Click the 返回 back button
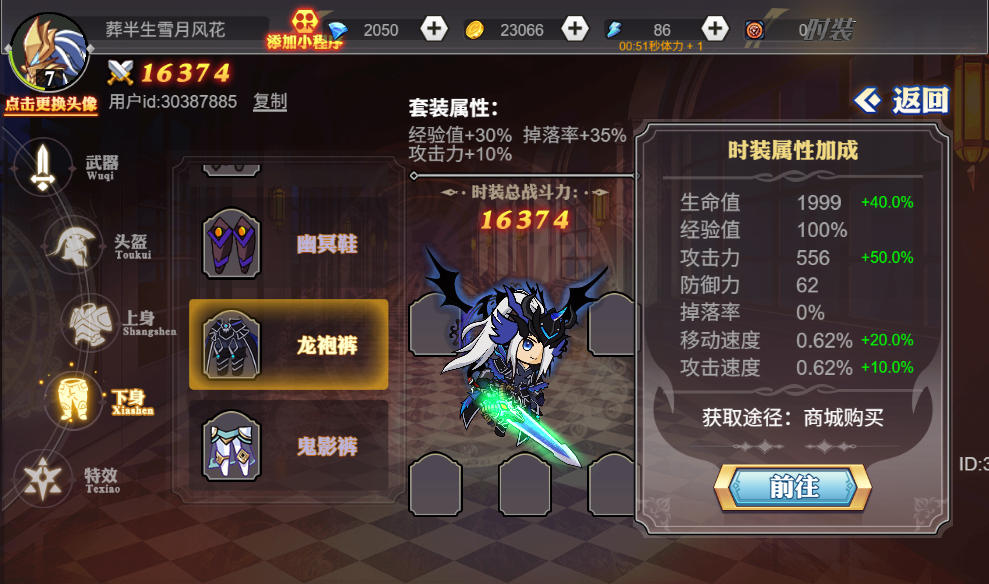 (902, 100)
